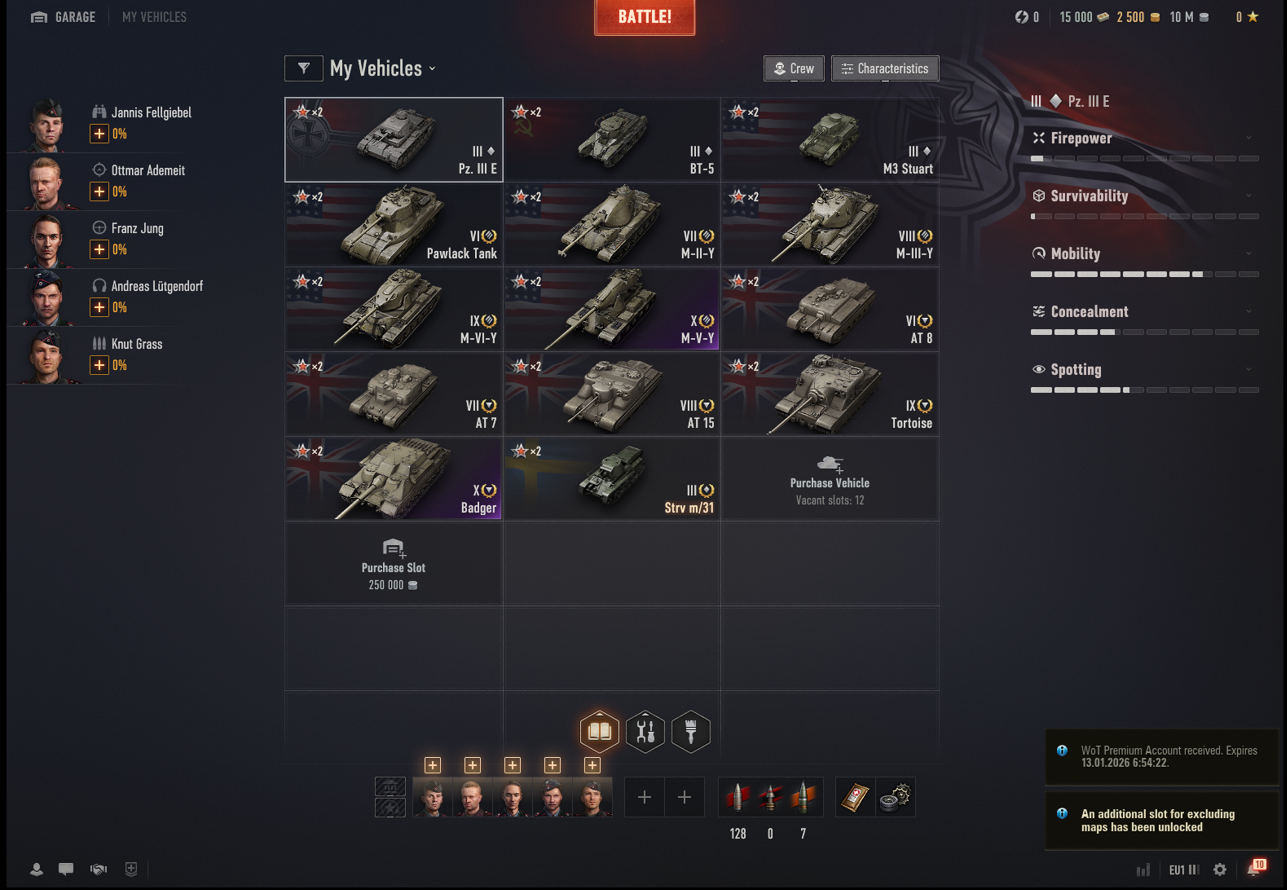Pick the Tortoise tank destroyer
Viewport: 1287px width, 890px height.
829,394
